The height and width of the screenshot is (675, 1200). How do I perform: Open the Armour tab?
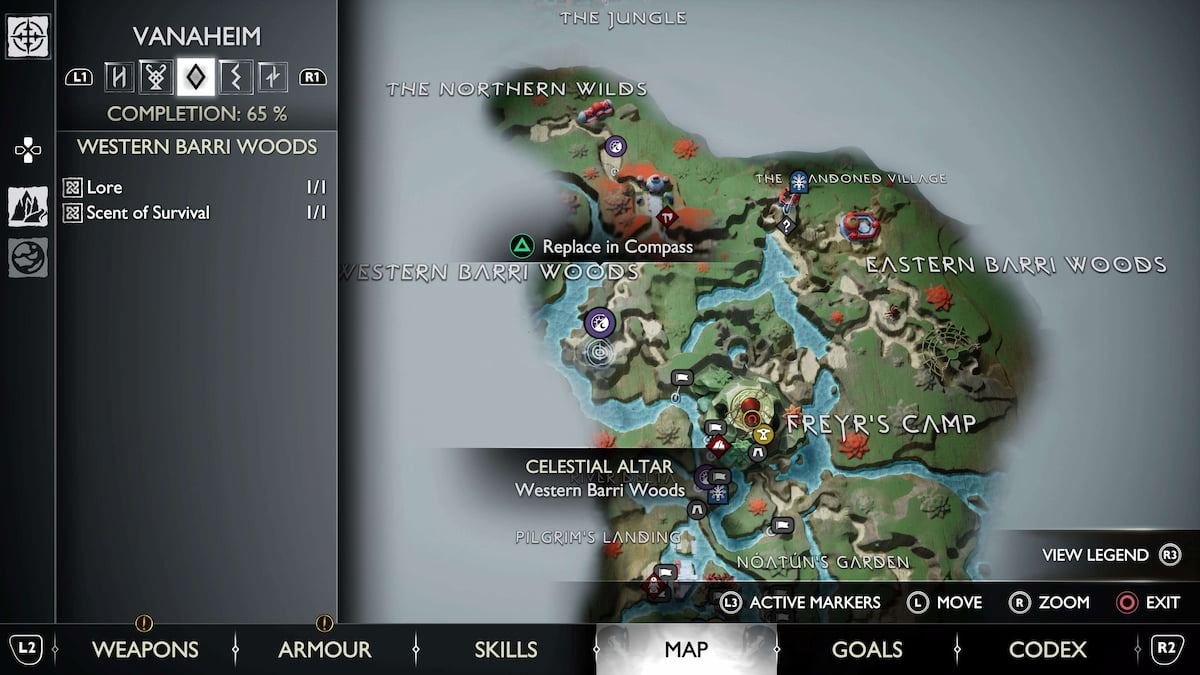pyautogui.click(x=324, y=650)
